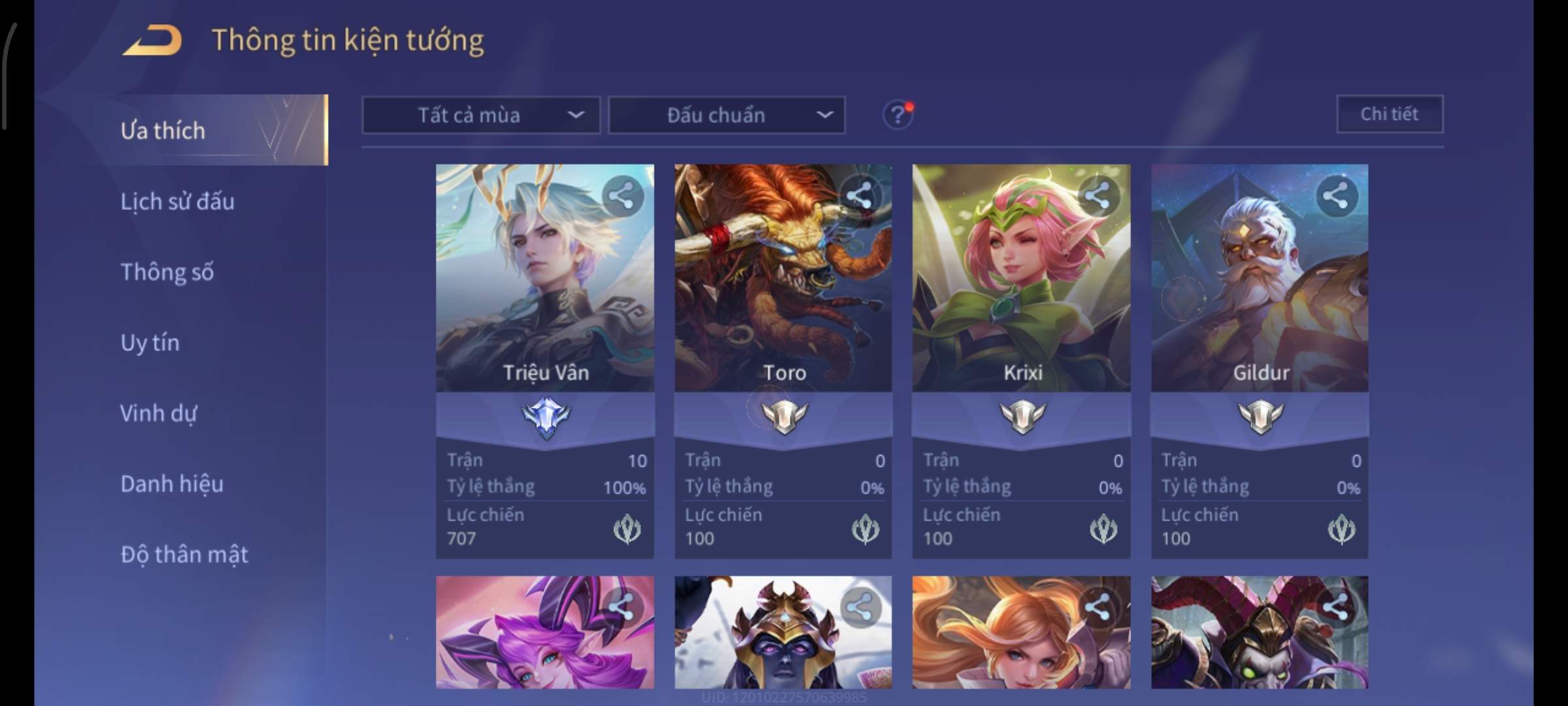Switch to the Danh hiệu tab

pyautogui.click(x=172, y=484)
